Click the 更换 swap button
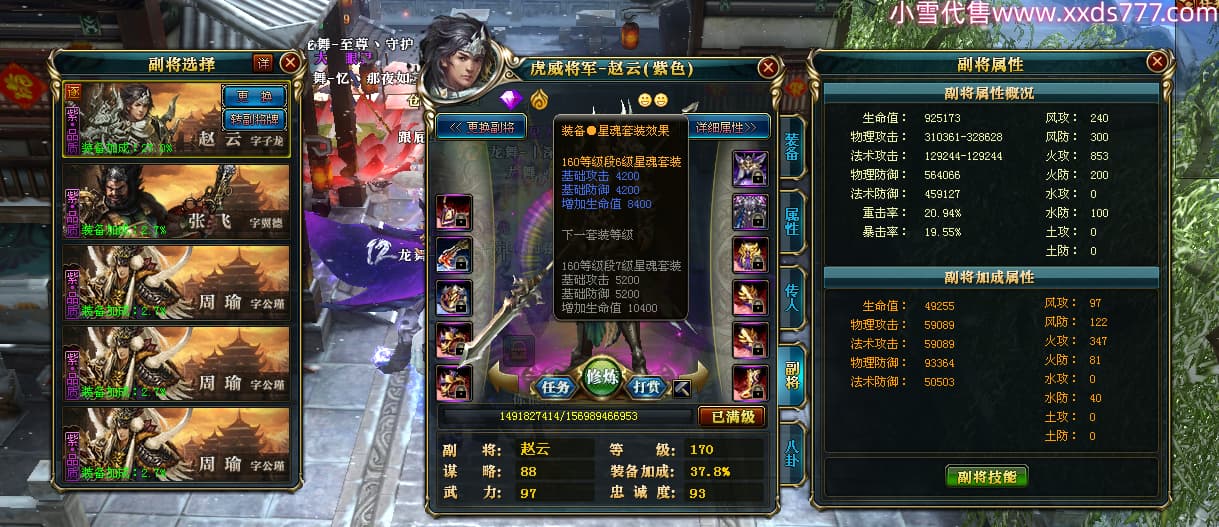 (253, 96)
